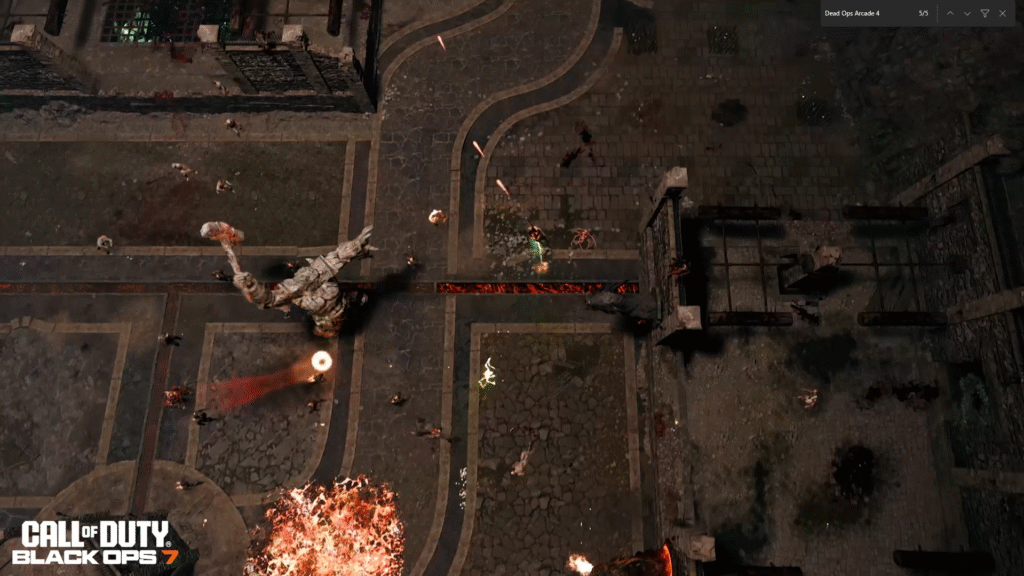Viewport: 1024px width, 576px height.
Task: Jump to the next search result
Action: click(x=967, y=13)
